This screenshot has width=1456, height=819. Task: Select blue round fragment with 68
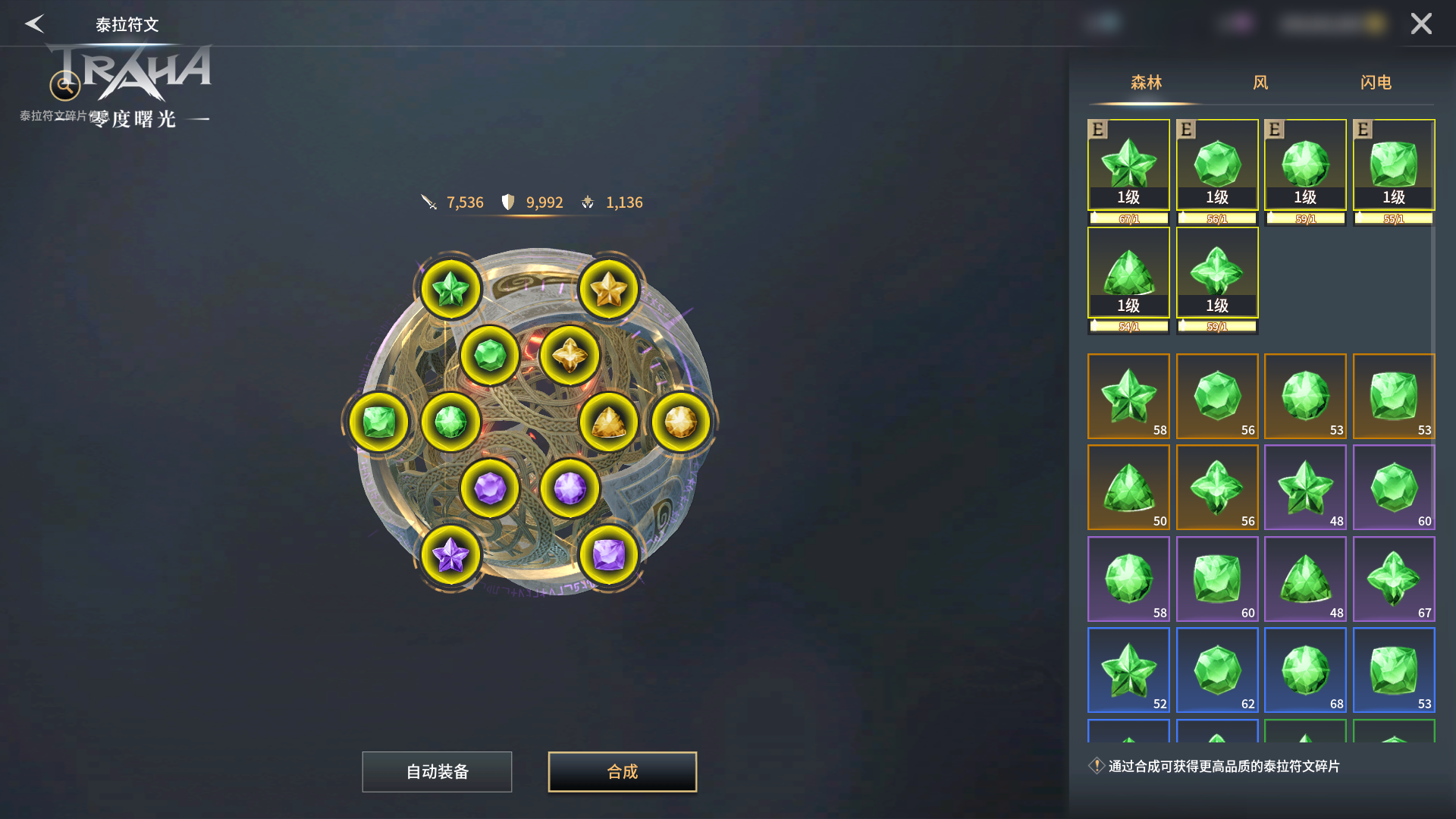(1305, 670)
